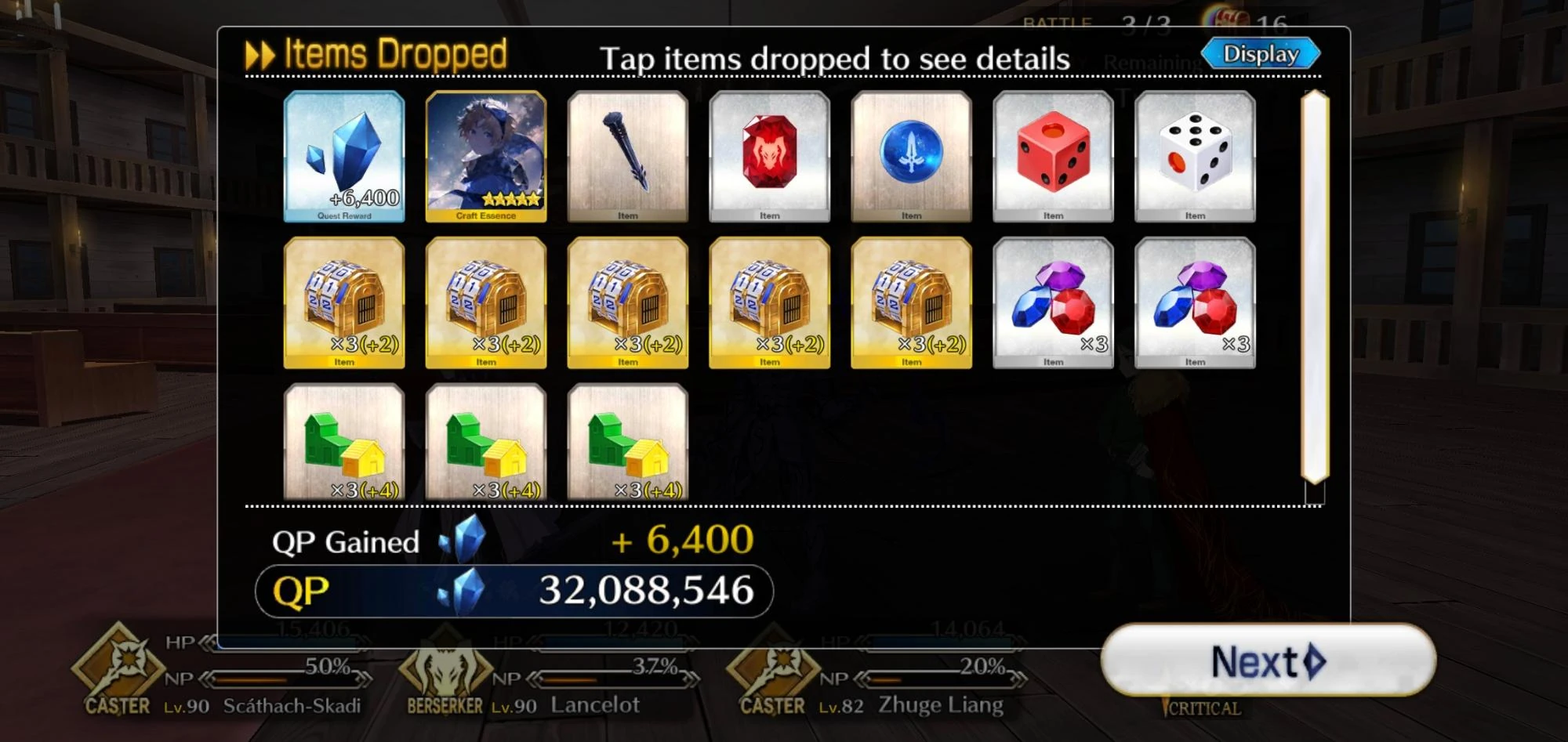Tap the red gem item drop
Image resolution: width=1568 pixels, height=742 pixels.
tap(769, 155)
